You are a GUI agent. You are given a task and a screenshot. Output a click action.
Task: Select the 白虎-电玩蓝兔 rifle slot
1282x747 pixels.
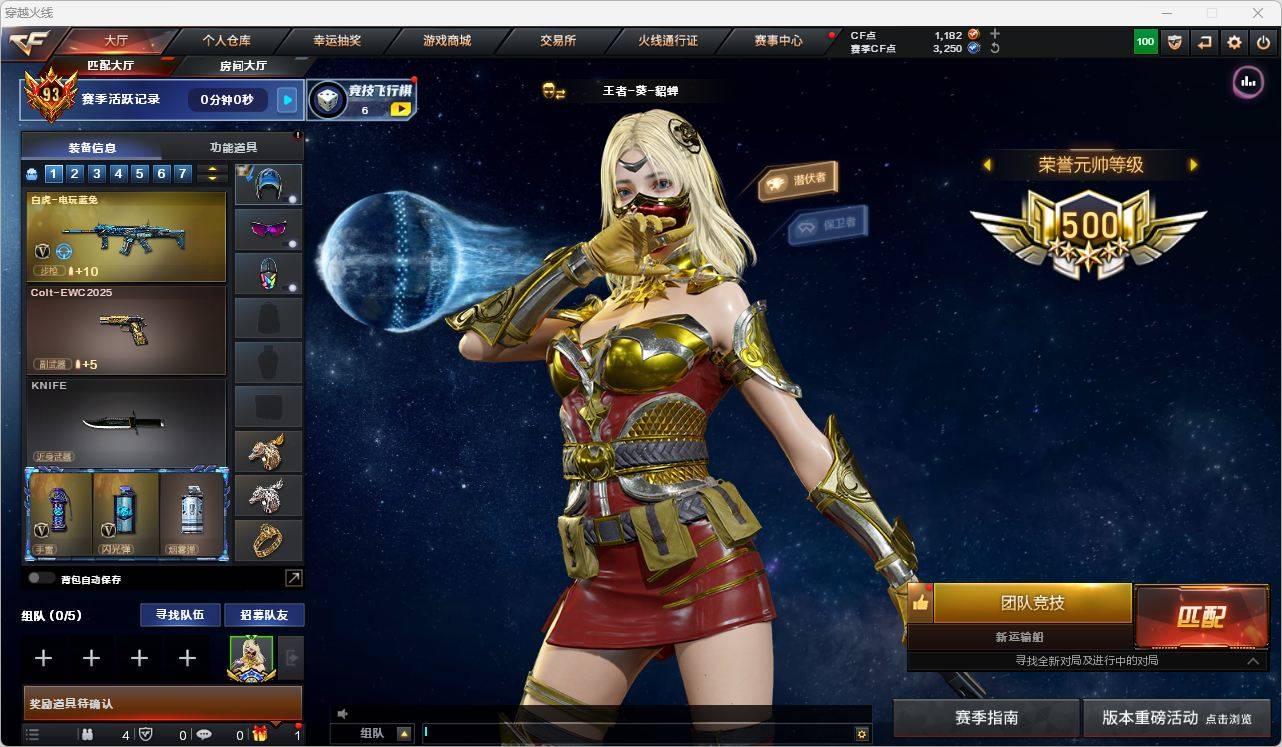126,237
